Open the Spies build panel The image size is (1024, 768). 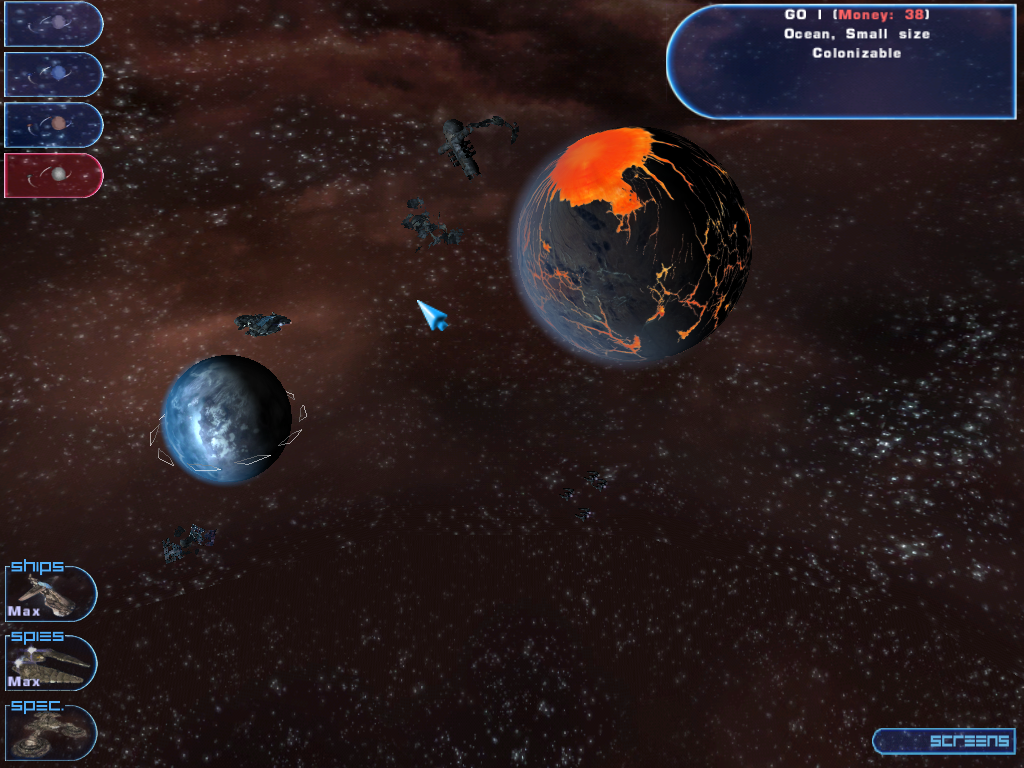(x=51, y=662)
